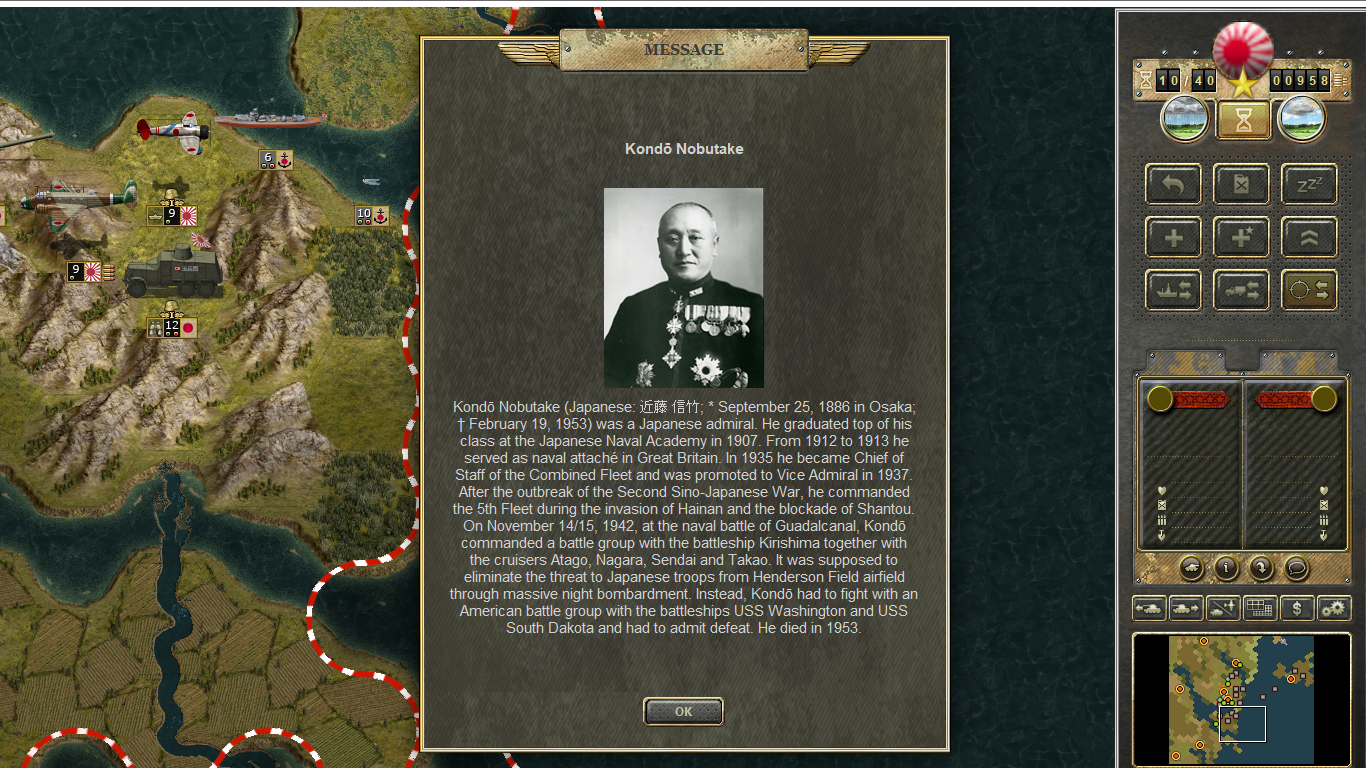1366x768 pixels.
Task: Put the unit to sleep (ZZZ)
Action: [1309, 185]
